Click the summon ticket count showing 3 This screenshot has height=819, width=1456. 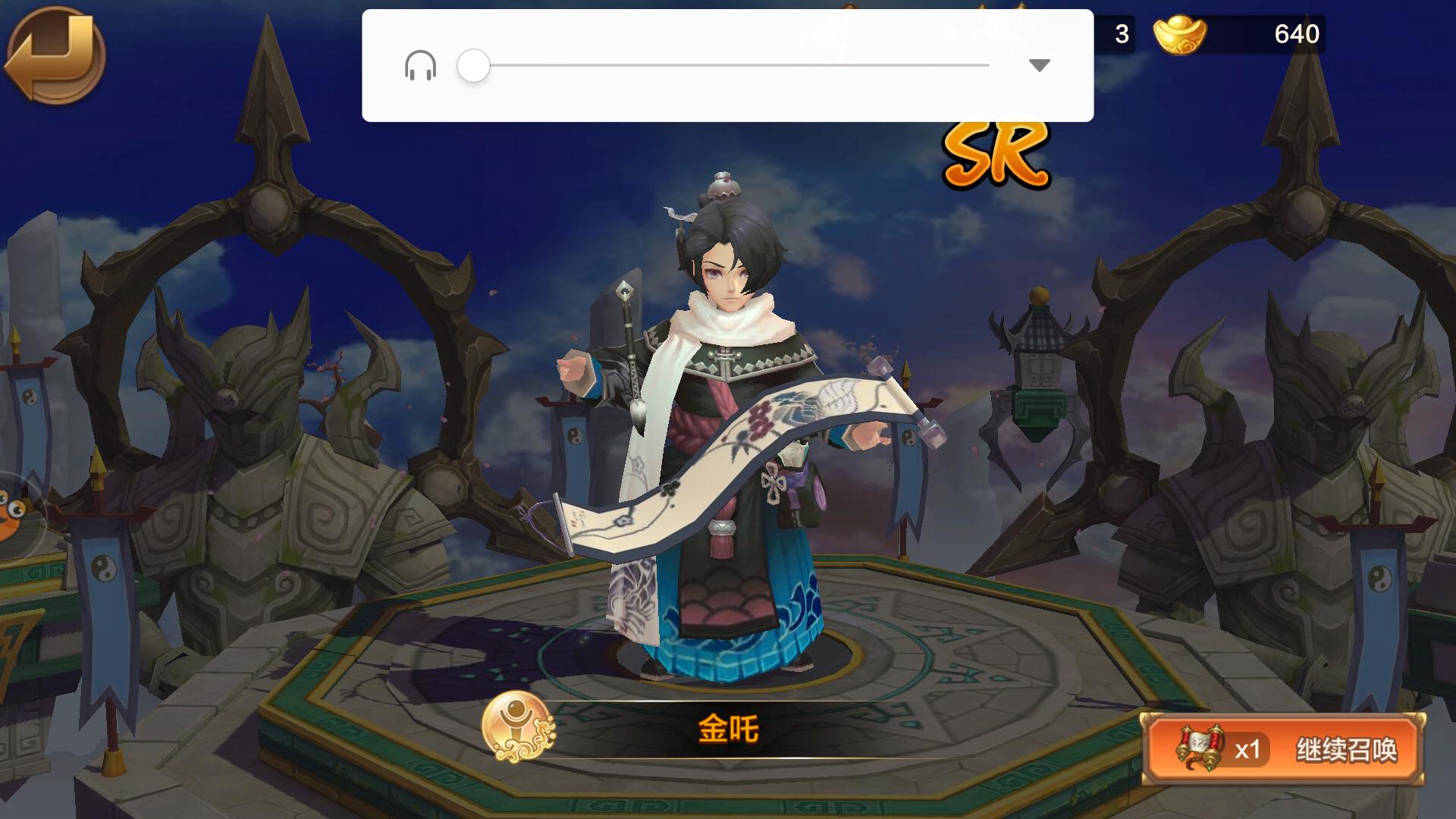(1121, 34)
